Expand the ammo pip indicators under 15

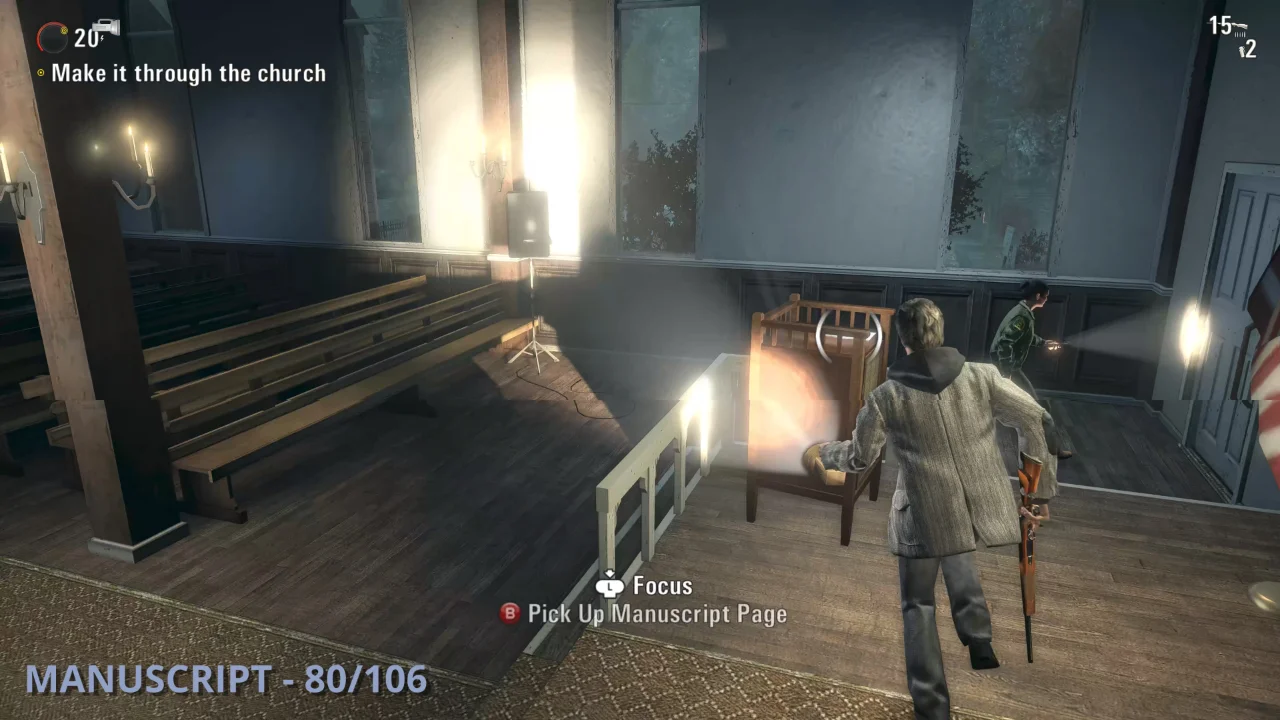tap(1239, 34)
